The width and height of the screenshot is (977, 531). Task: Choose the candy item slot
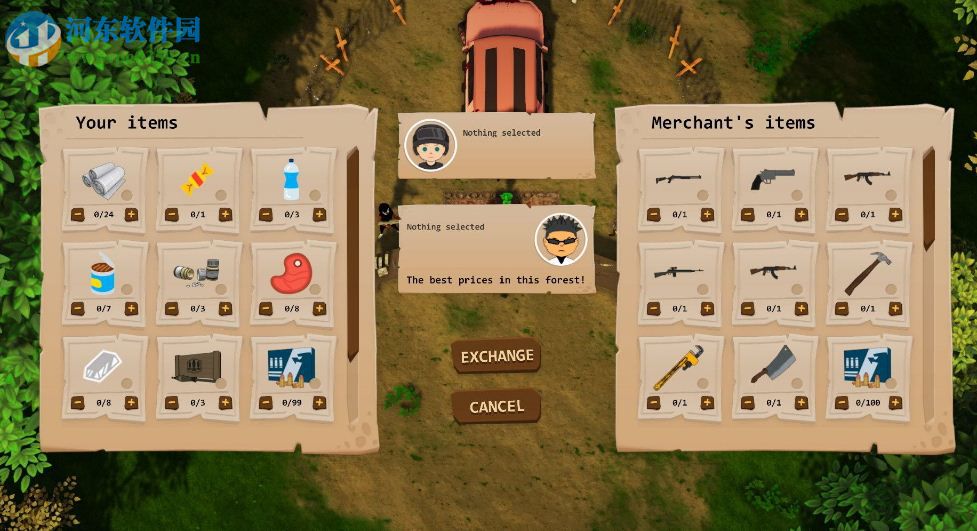tap(197, 181)
